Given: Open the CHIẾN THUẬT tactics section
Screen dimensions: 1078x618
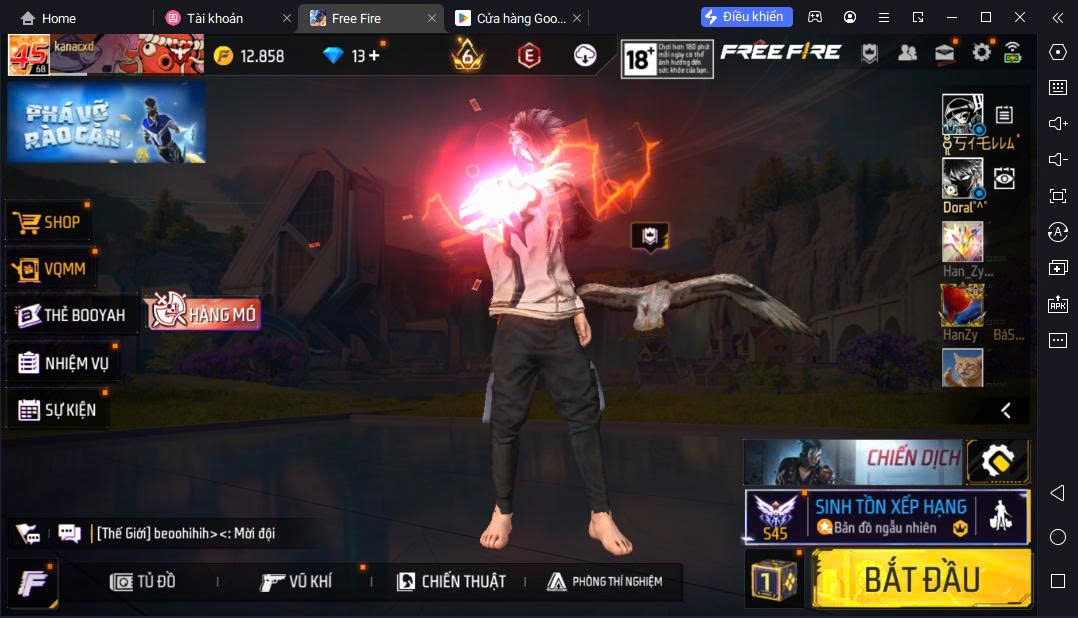Looking at the screenshot, I should pos(451,582).
